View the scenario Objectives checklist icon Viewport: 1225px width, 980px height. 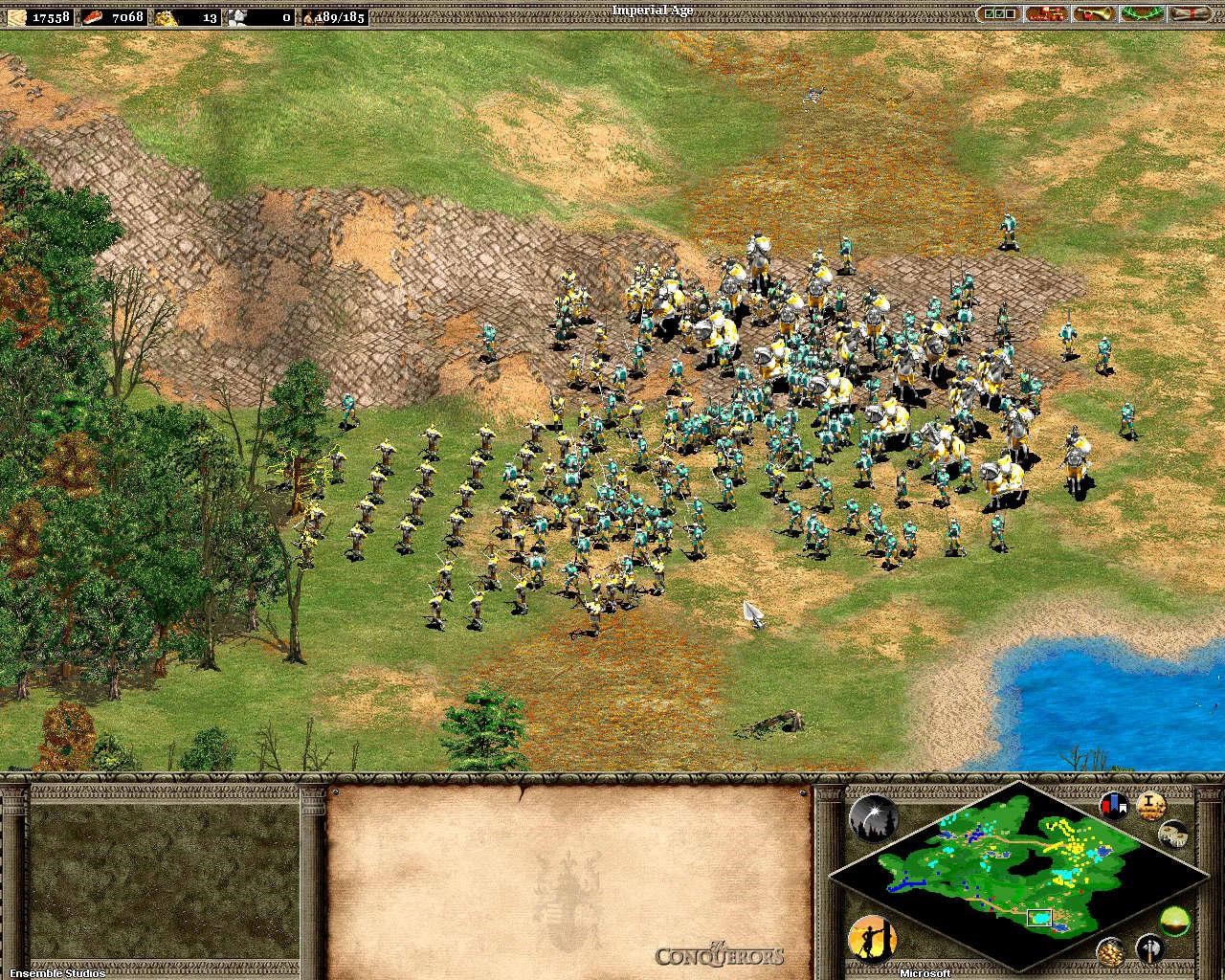pos(1002,12)
